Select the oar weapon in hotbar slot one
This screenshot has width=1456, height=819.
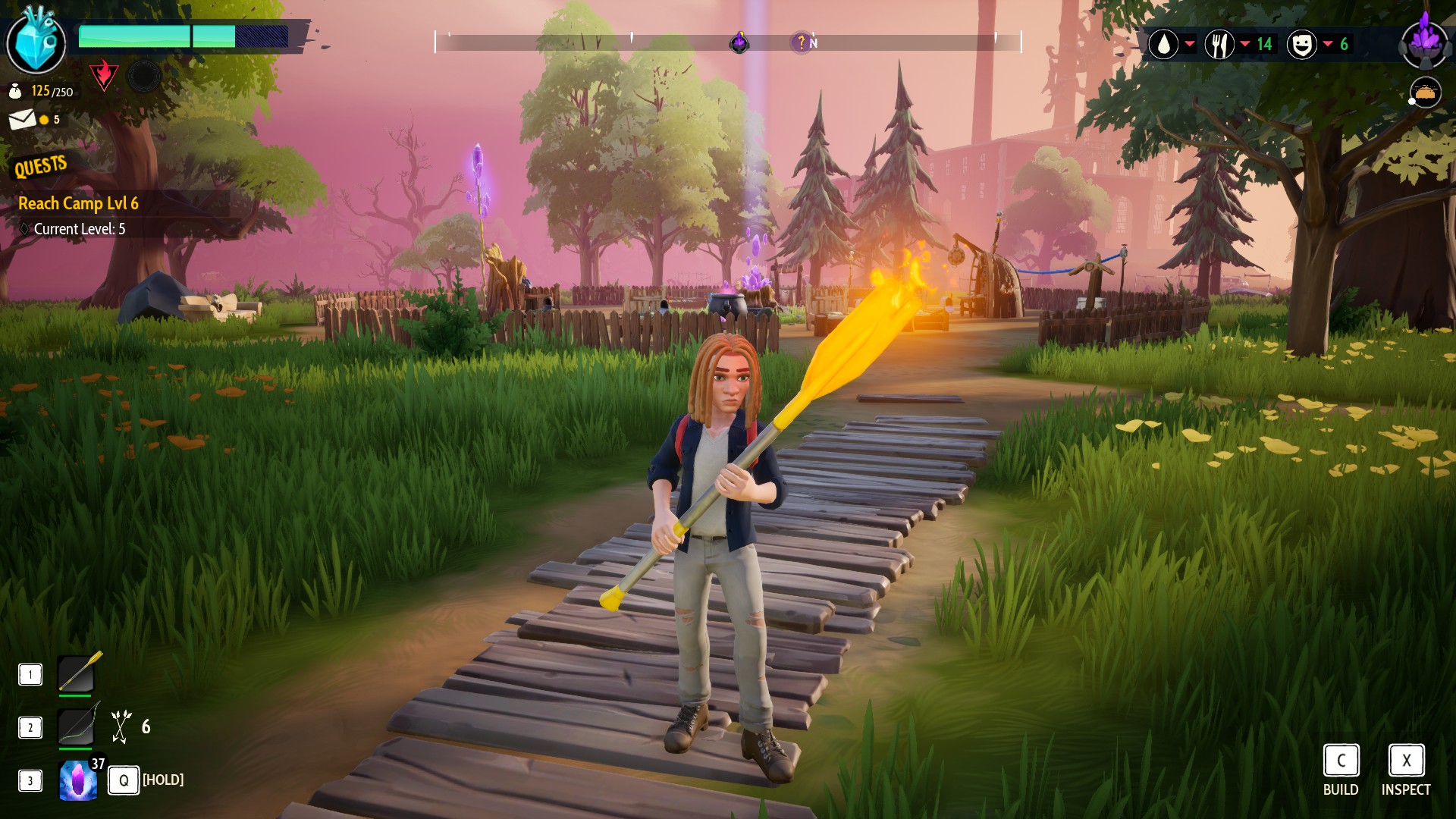pos(77,673)
